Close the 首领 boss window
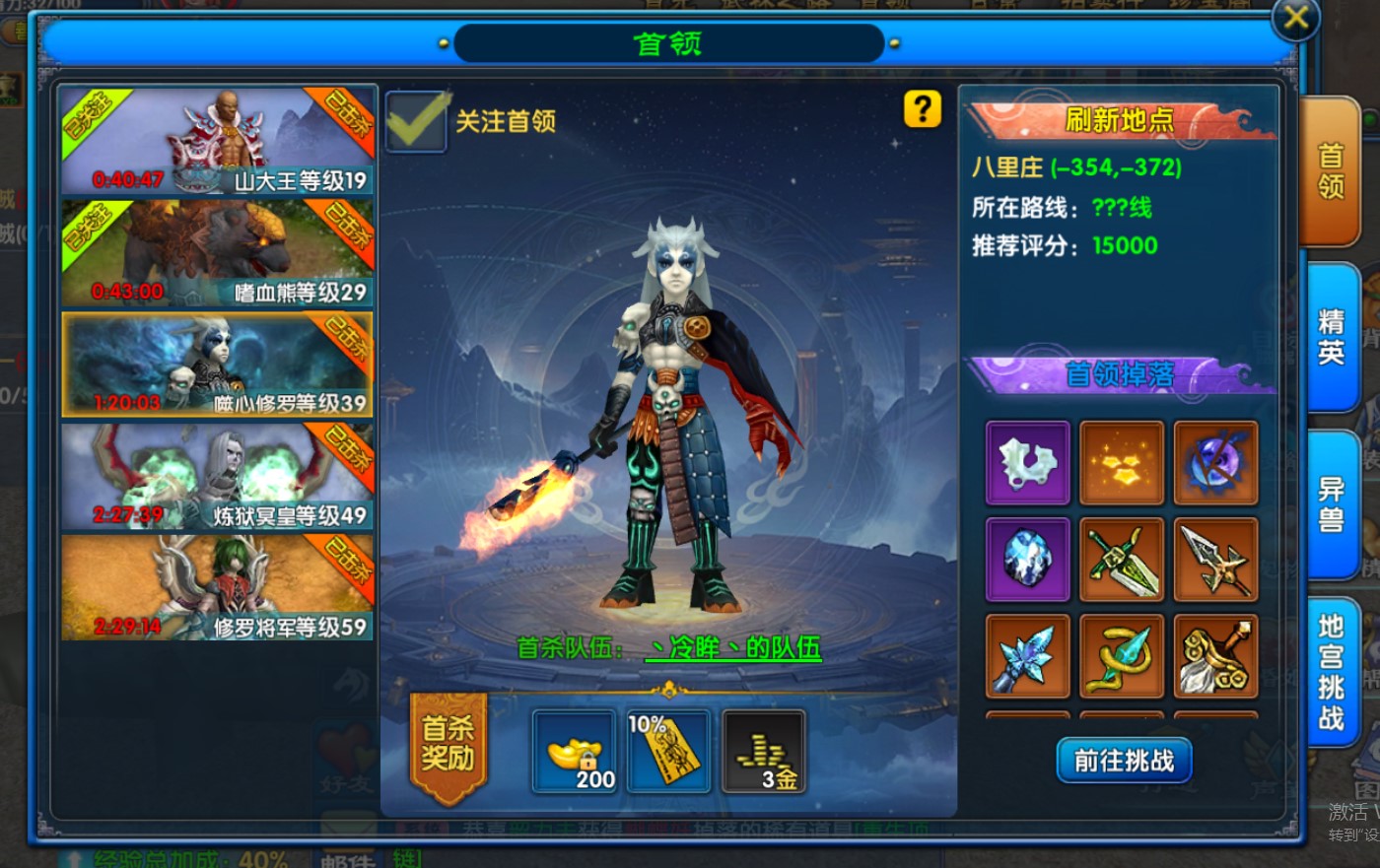Viewport: 1380px width, 868px height. (x=1295, y=18)
